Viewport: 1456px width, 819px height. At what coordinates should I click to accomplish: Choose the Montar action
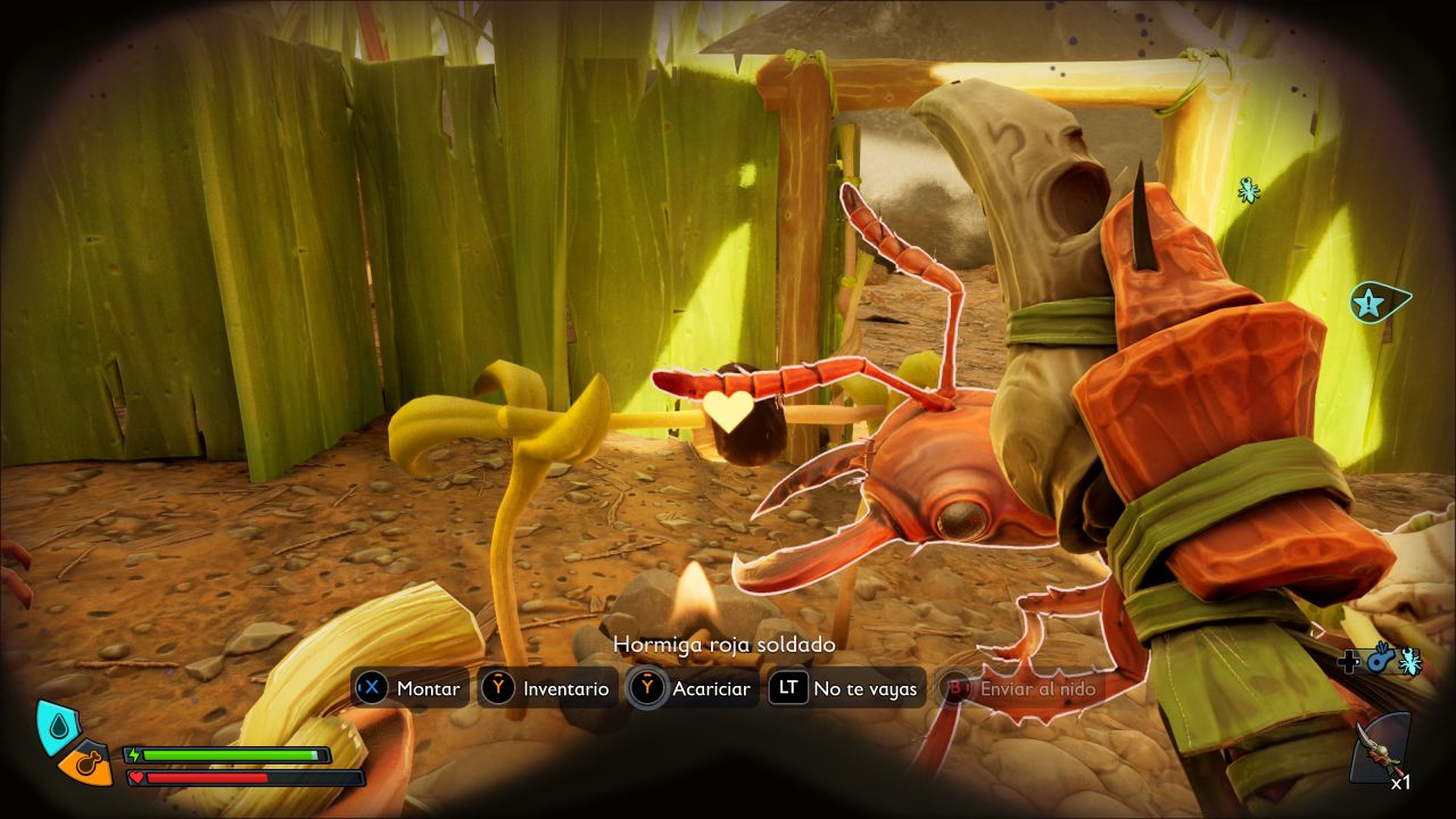410,688
